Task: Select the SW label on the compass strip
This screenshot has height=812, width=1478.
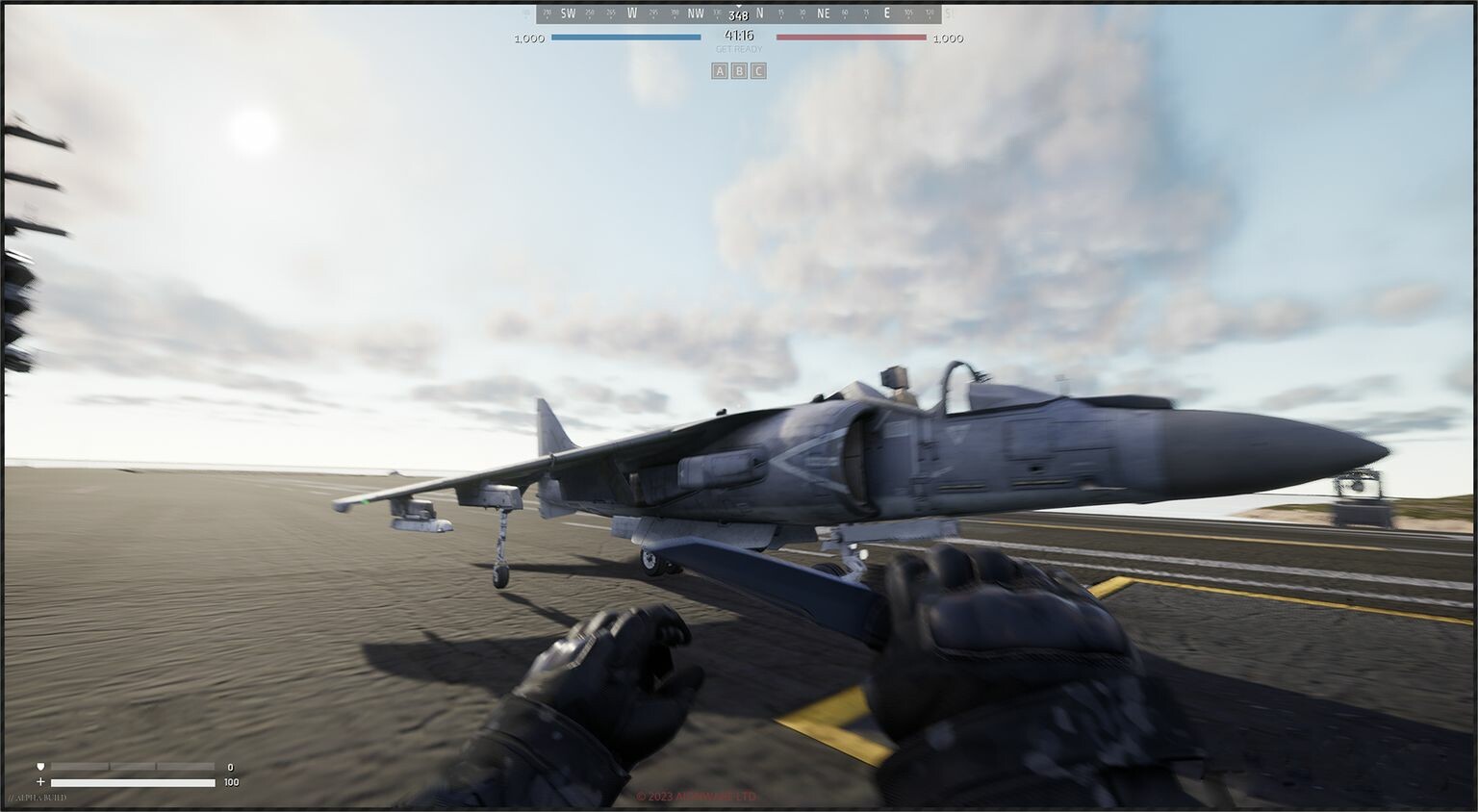Action: coord(568,13)
